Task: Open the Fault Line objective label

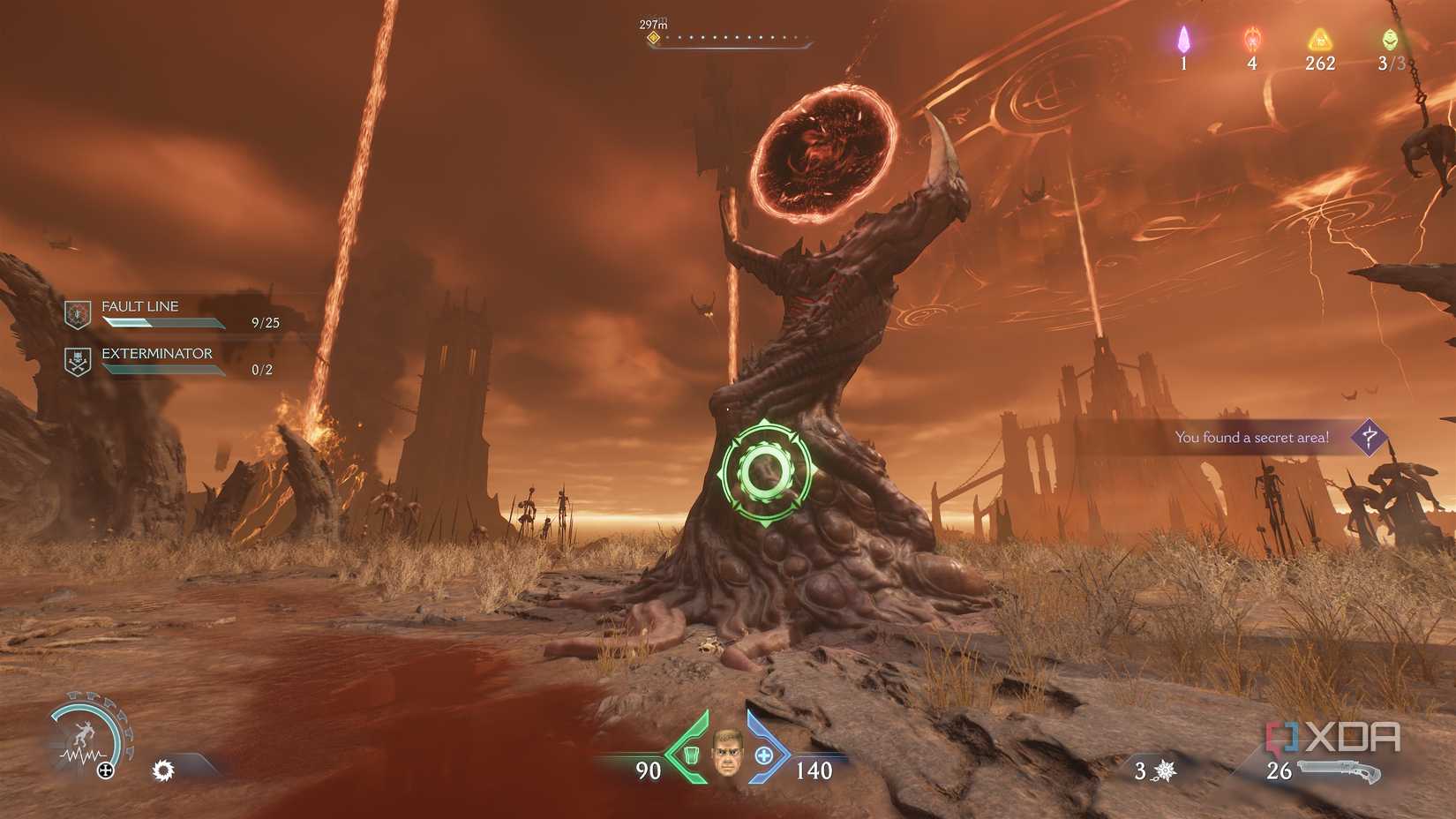Action: click(x=139, y=306)
